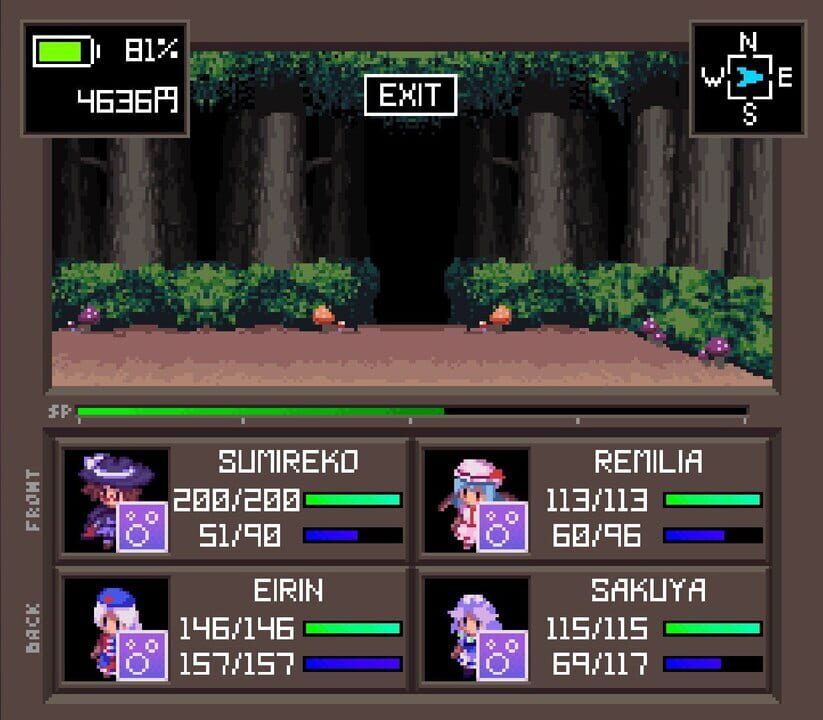The height and width of the screenshot is (720, 823).
Task: Open Sumireko's purple status icon
Action: point(142,527)
